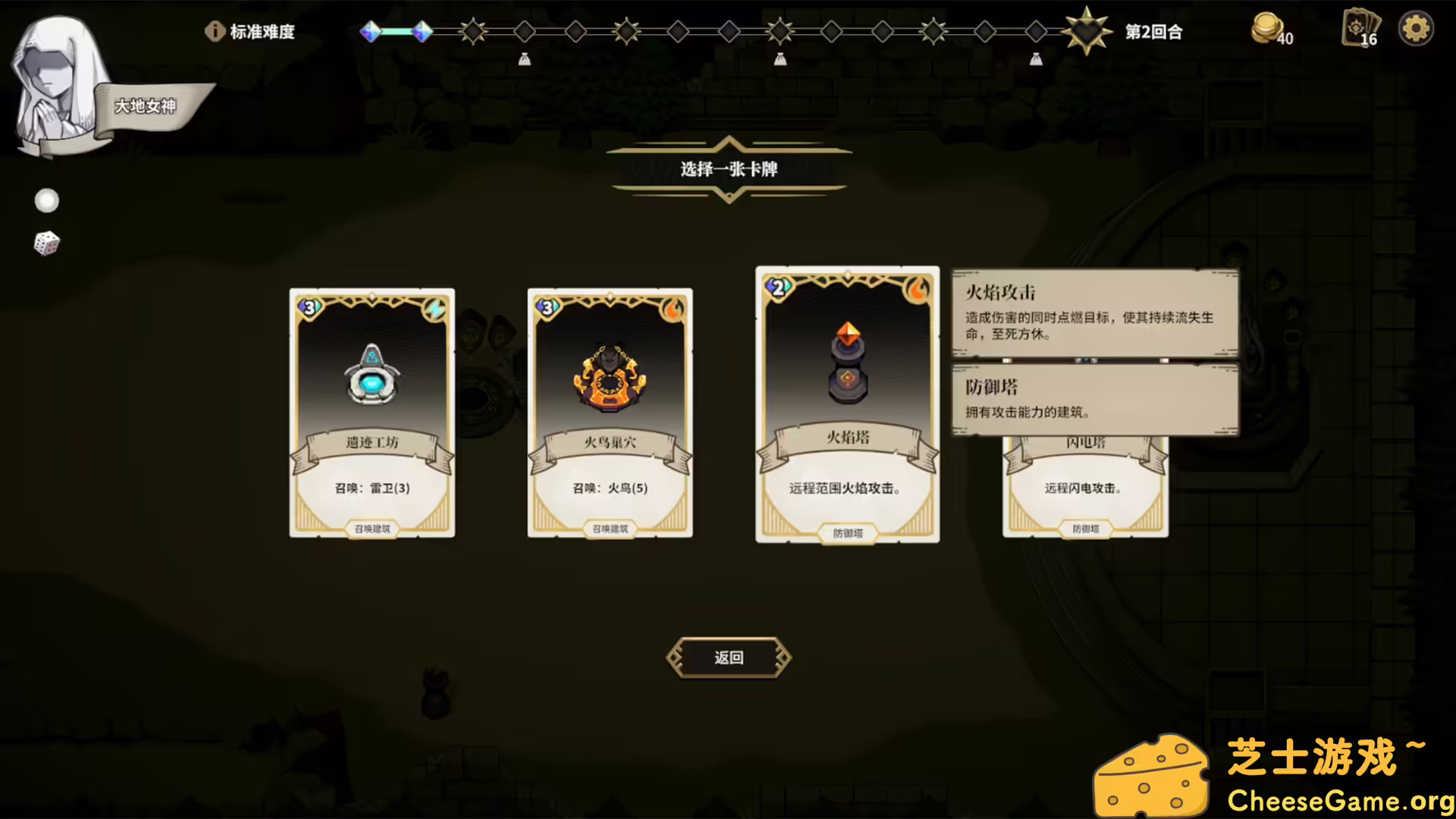
Task: Click the large sun node marking 第2回合
Action: pyautogui.click(x=1088, y=30)
